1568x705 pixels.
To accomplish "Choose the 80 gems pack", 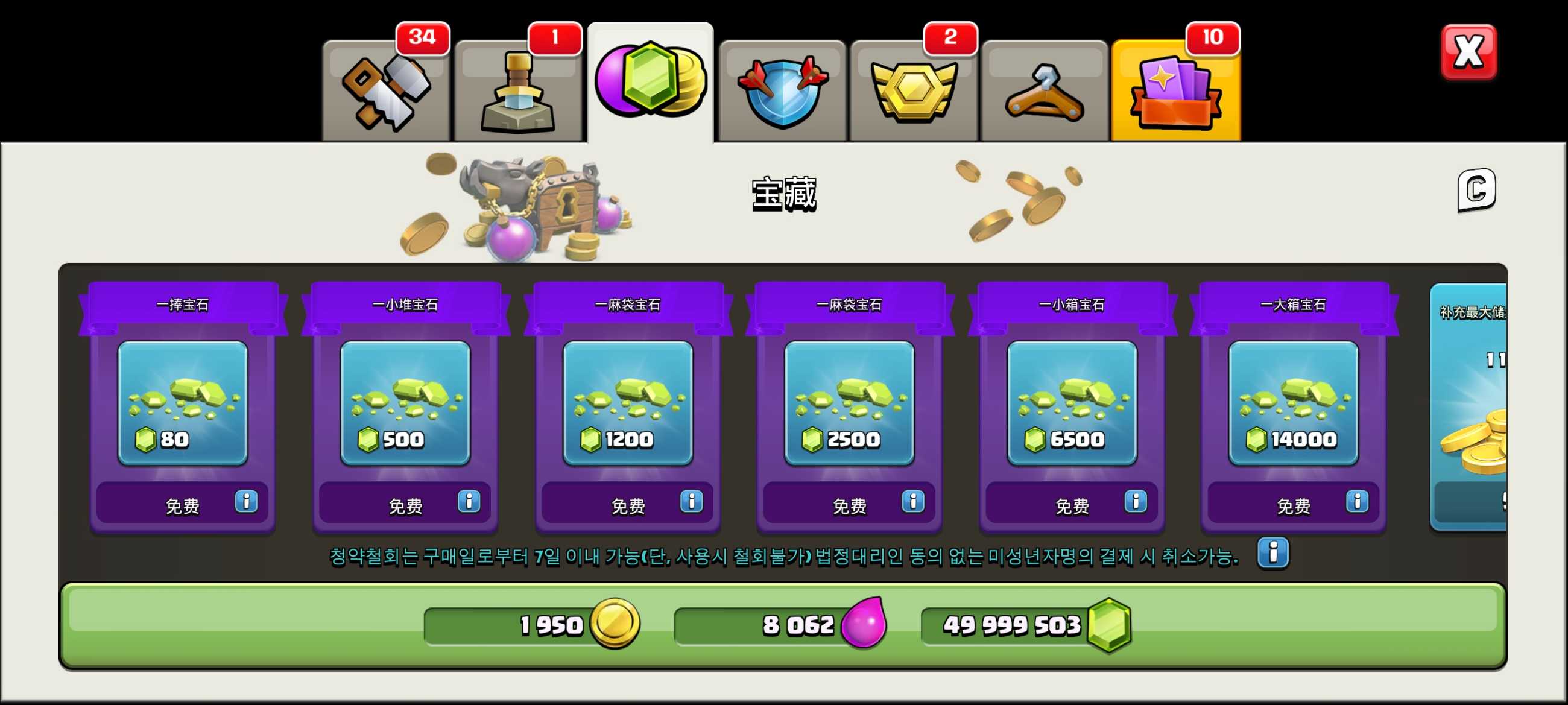I will [183, 403].
